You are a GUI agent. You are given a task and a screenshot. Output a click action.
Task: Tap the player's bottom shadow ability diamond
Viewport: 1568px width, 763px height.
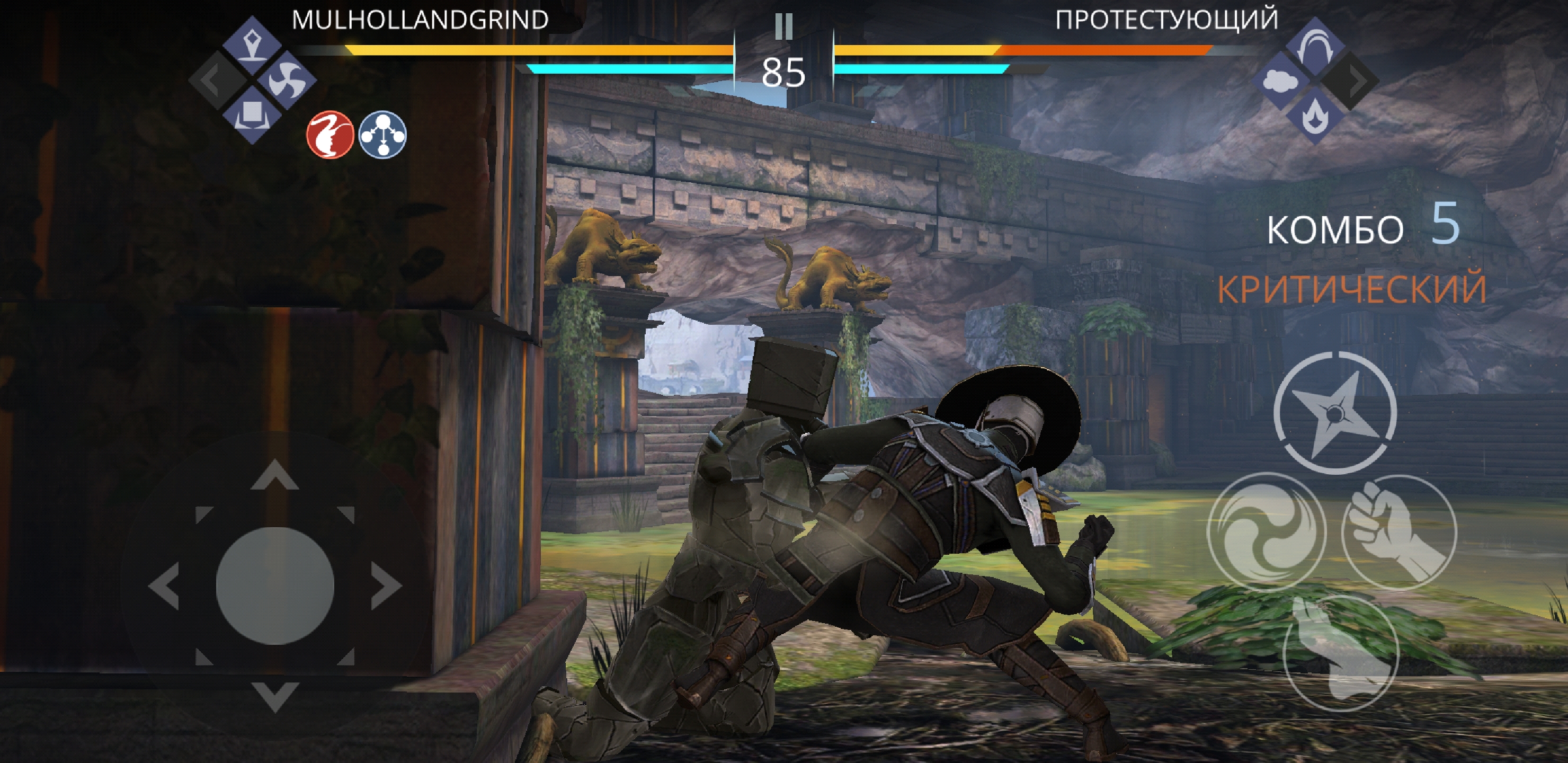(x=252, y=114)
